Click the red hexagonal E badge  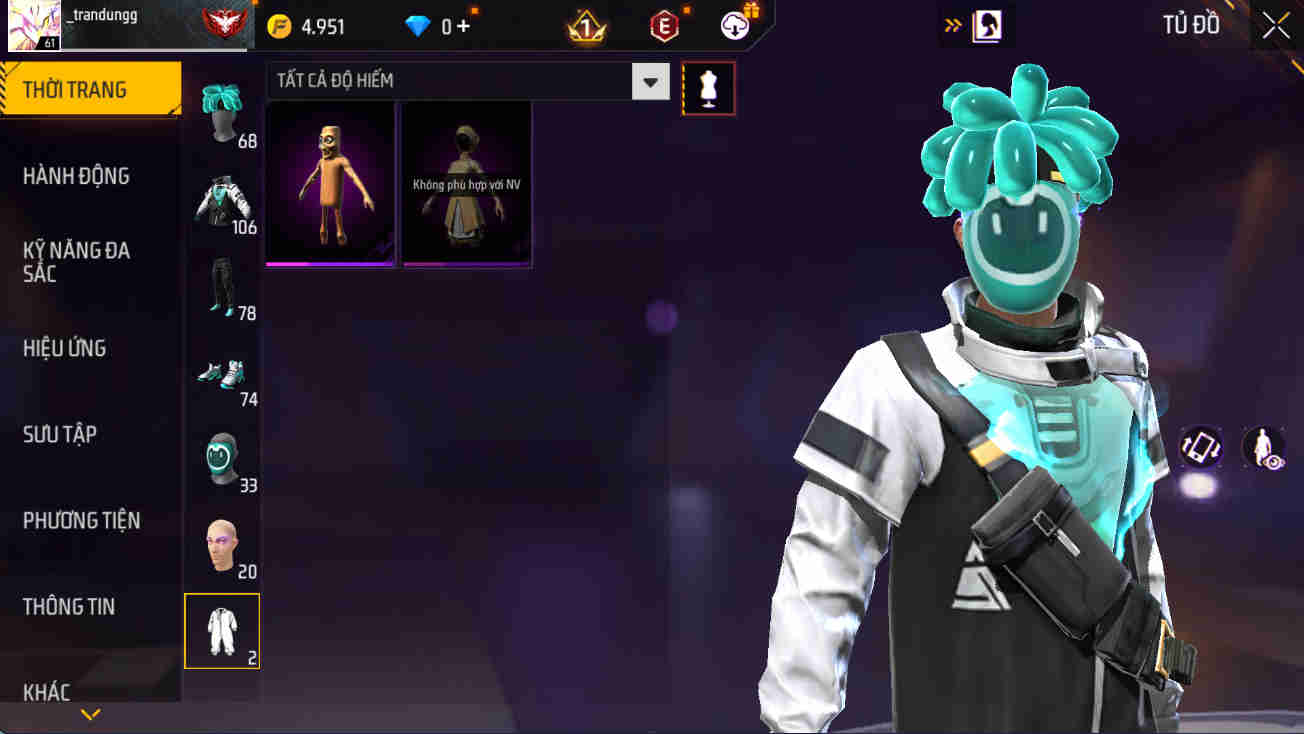(662, 25)
